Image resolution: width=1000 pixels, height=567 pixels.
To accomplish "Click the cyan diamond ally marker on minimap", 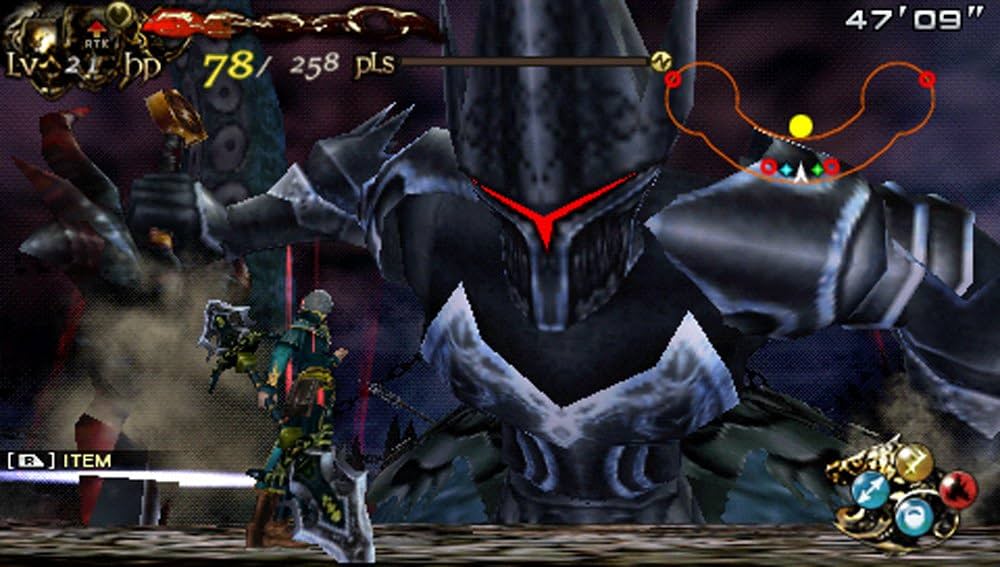I will pyautogui.click(x=787, y=170).
